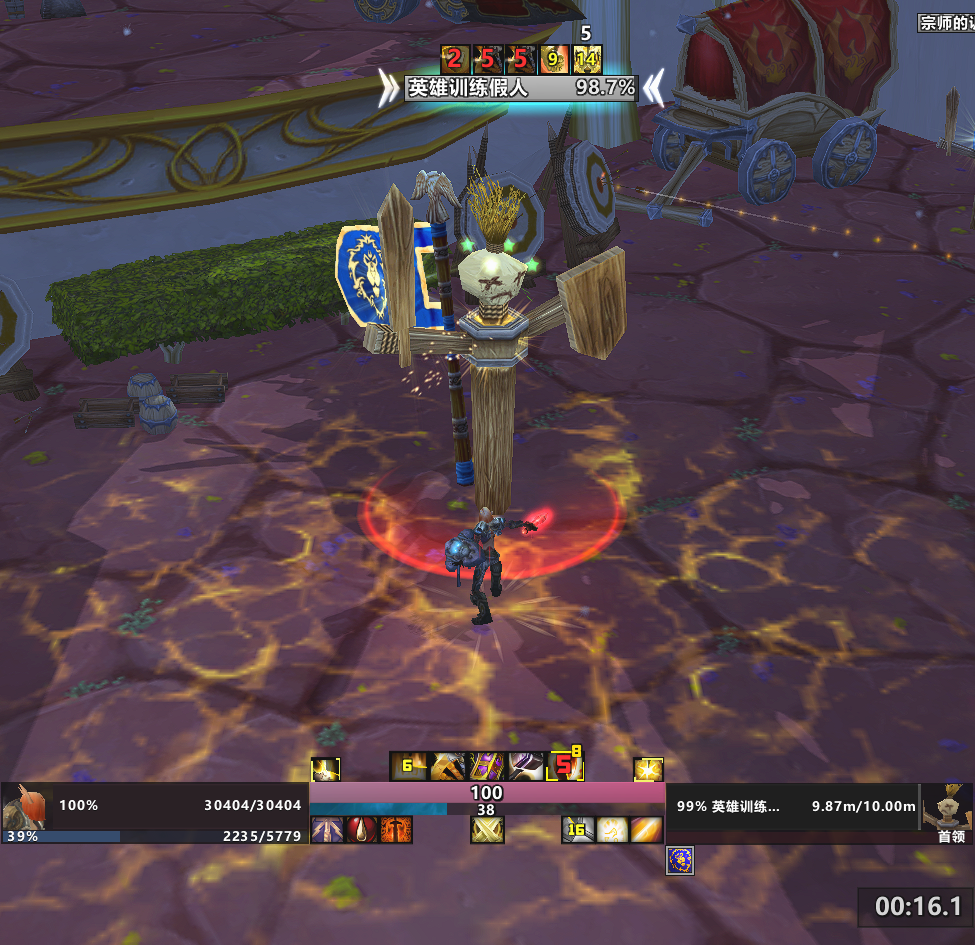Click the training dummy nameplate bar
Viewport: 975px width, 945px height.
point(520,88)
